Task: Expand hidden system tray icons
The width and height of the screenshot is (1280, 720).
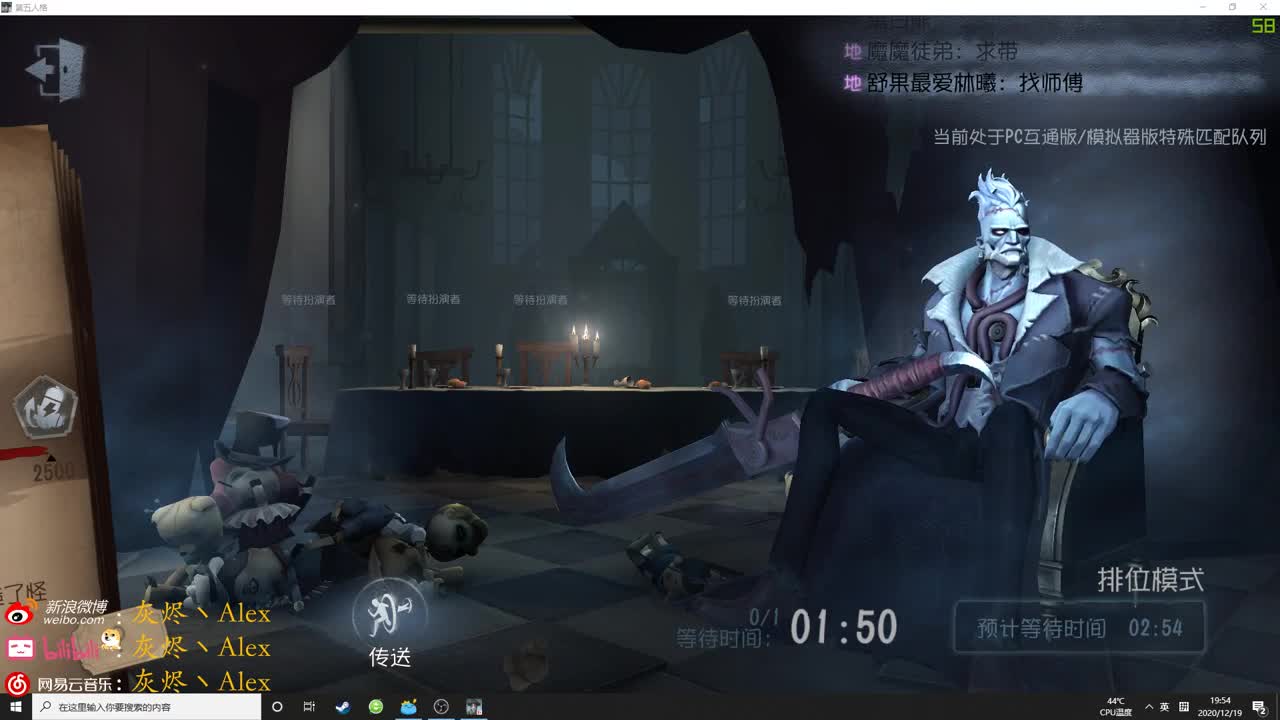Action: 1150,707
